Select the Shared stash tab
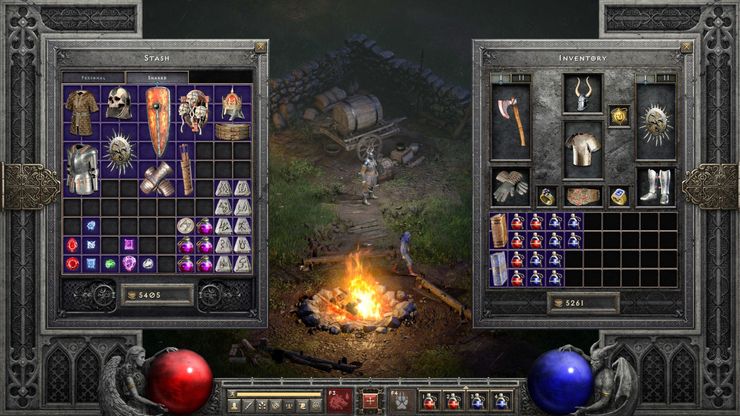The width and height of the screenshot is (740, 416). click(156, 77)
